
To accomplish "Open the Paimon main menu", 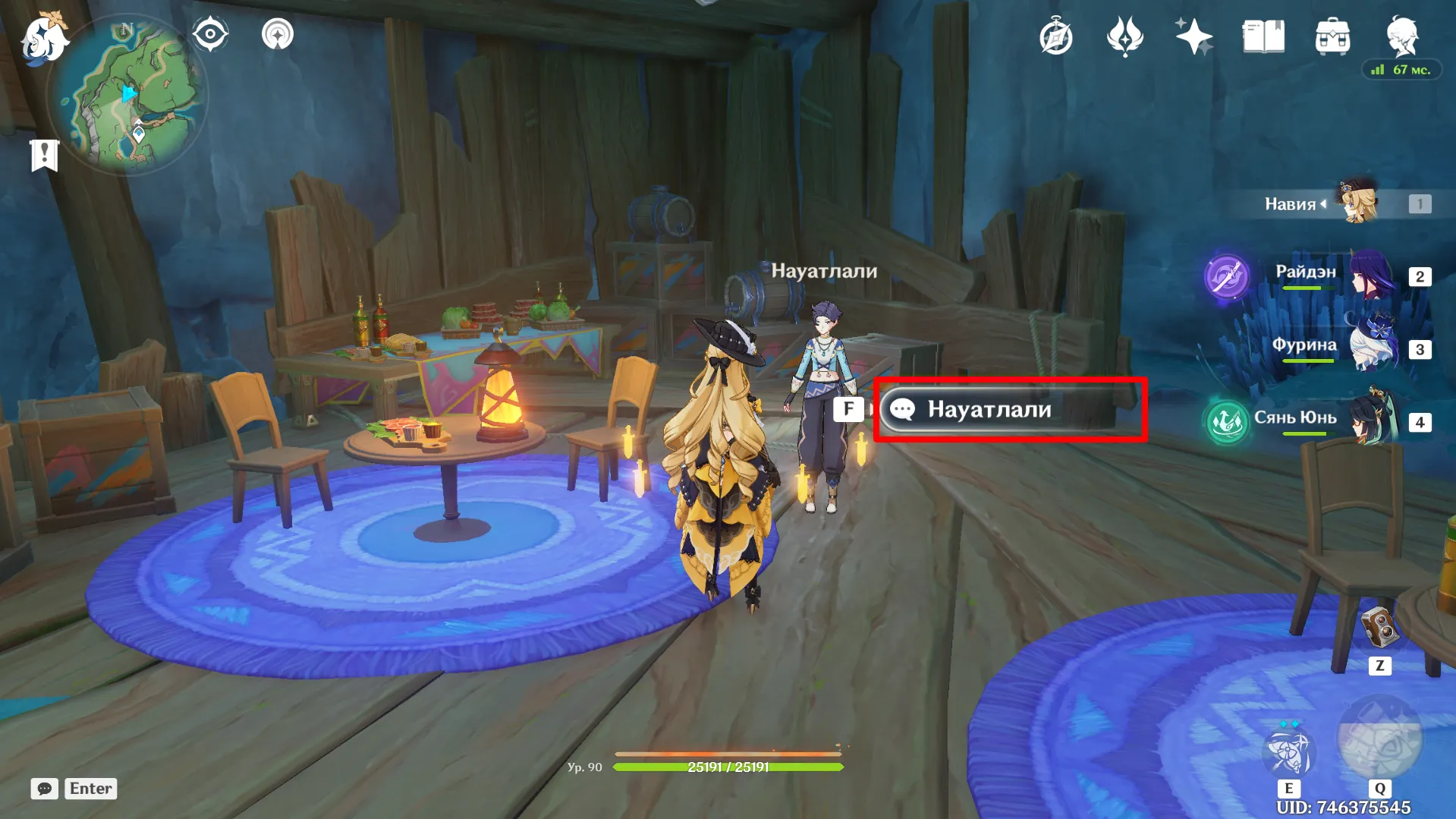I will point(44,38).
